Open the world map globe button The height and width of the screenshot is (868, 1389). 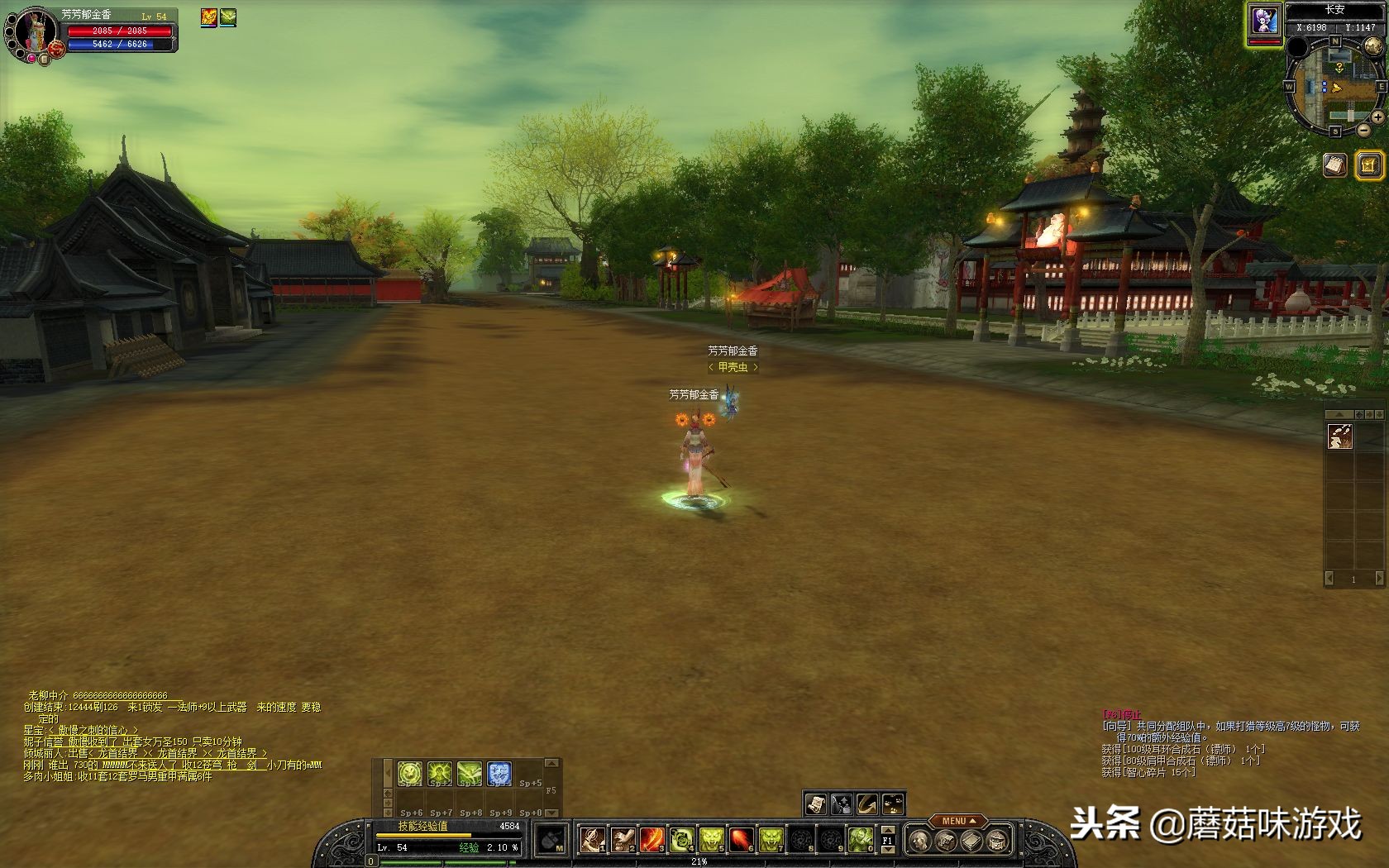[1373, 45]
